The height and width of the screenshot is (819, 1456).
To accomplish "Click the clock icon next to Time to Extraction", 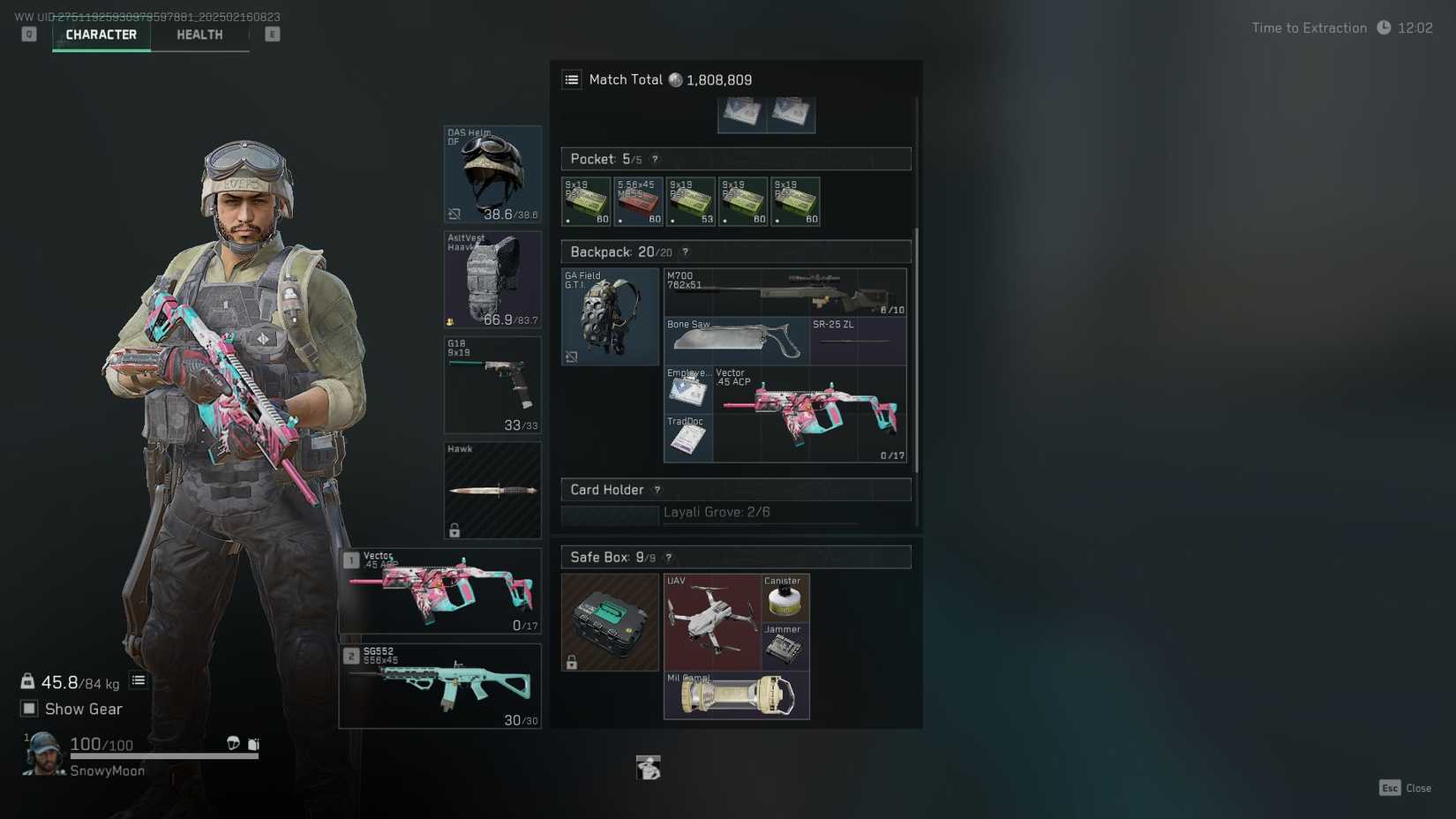I will coord(1385,27).
